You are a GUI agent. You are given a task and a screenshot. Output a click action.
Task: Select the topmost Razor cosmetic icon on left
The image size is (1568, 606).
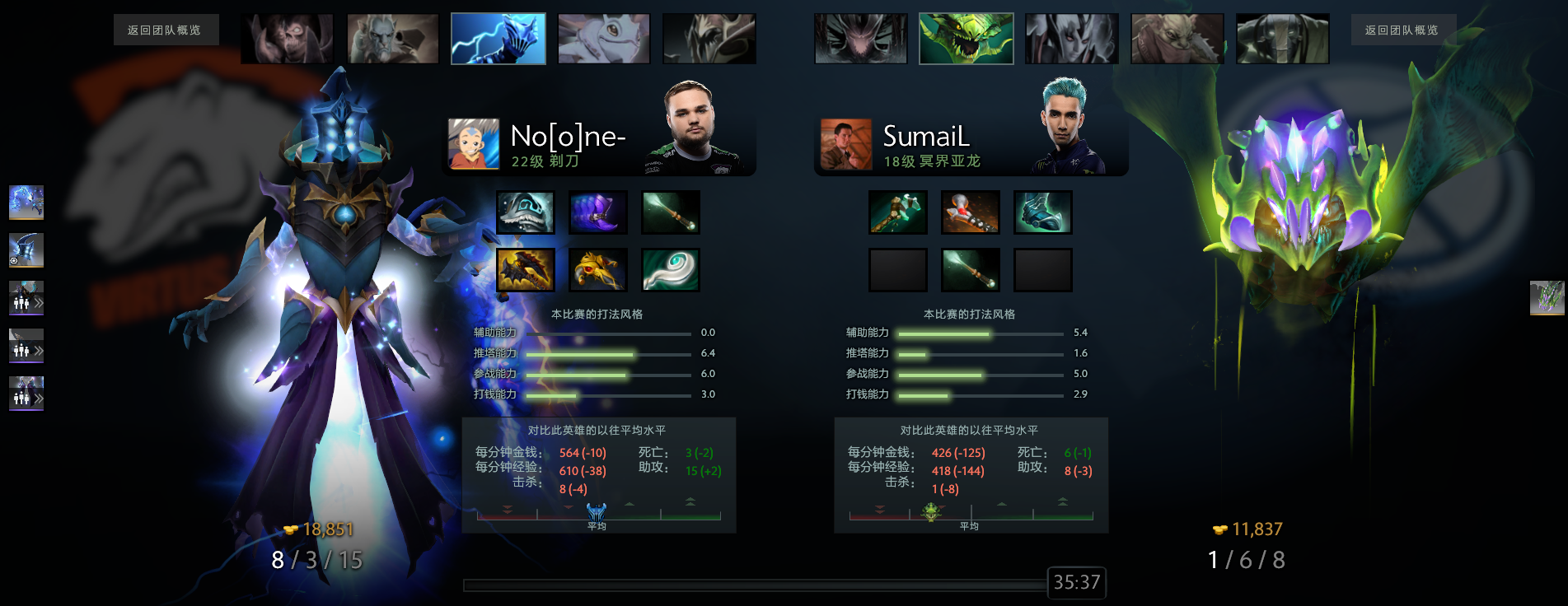26,202
